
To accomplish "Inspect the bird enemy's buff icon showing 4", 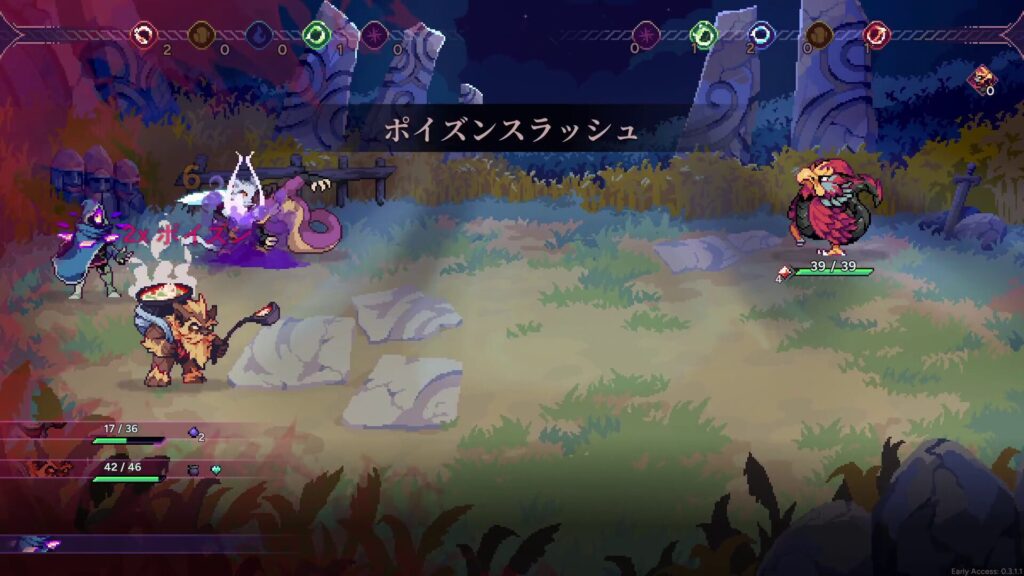I will (785, 271).
